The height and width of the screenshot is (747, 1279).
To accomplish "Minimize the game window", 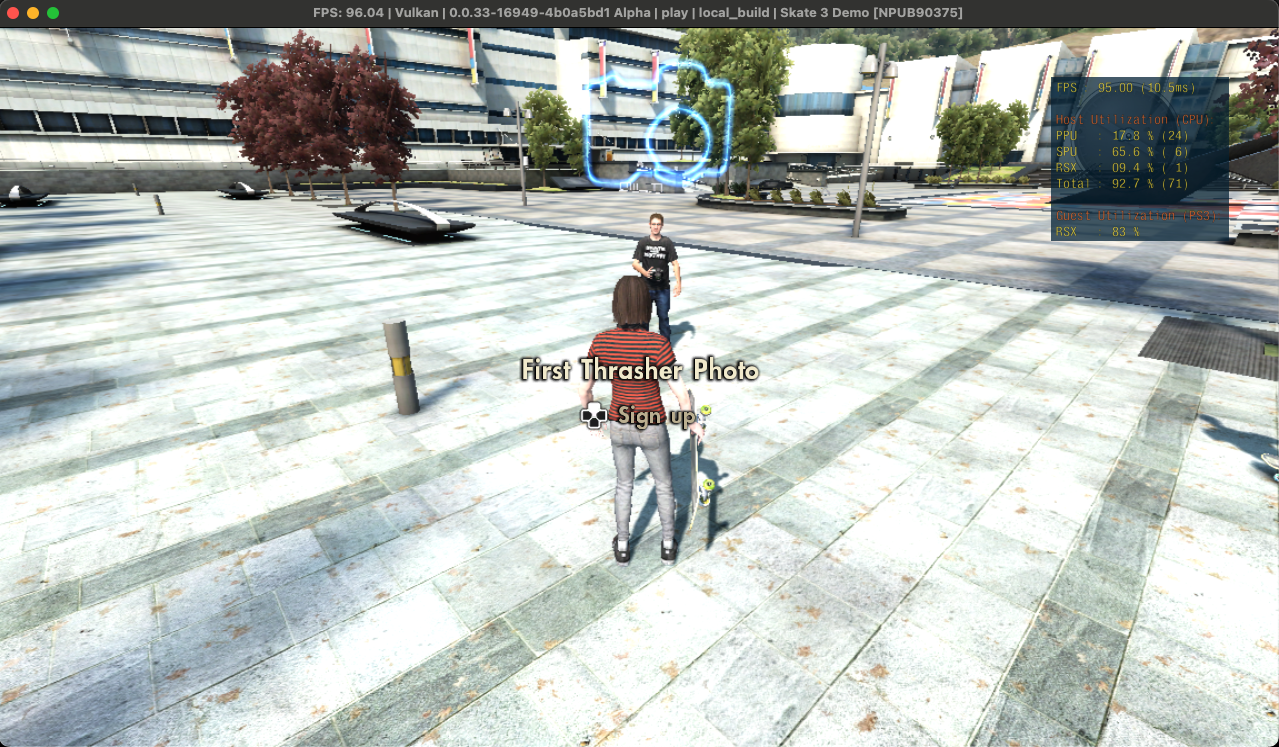I will [33, 13].
